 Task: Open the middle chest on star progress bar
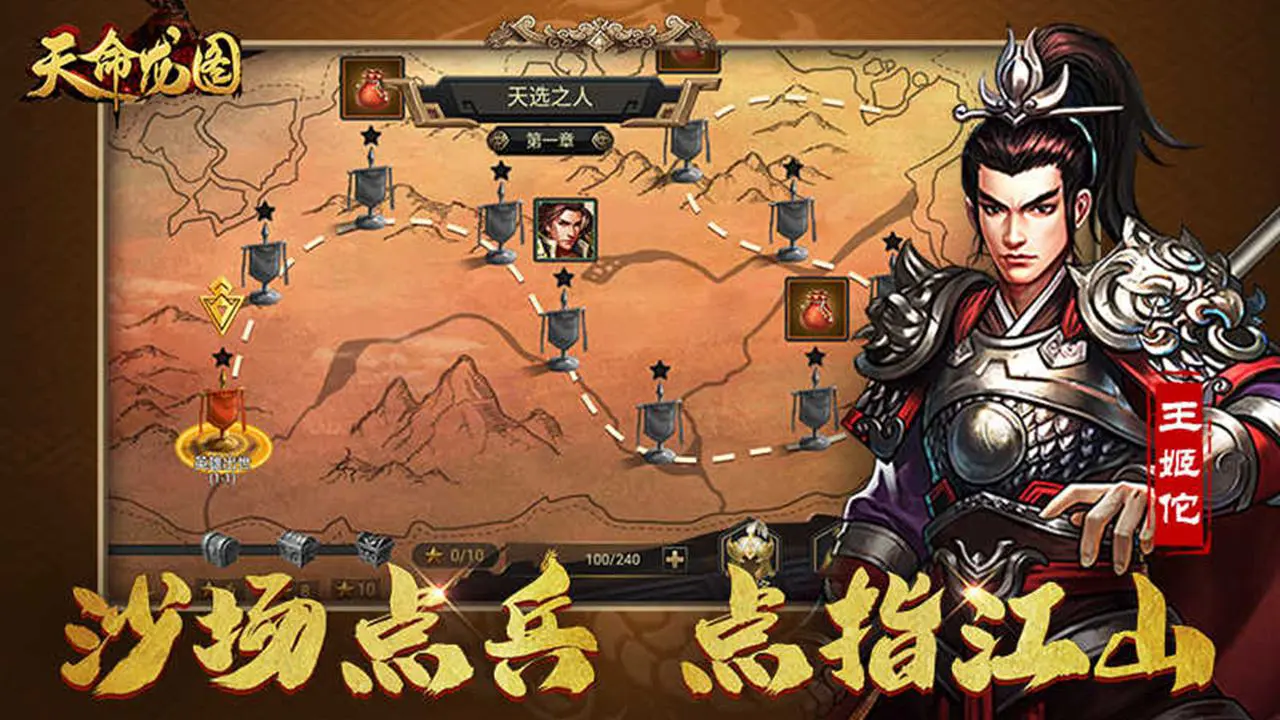point(297,550)
